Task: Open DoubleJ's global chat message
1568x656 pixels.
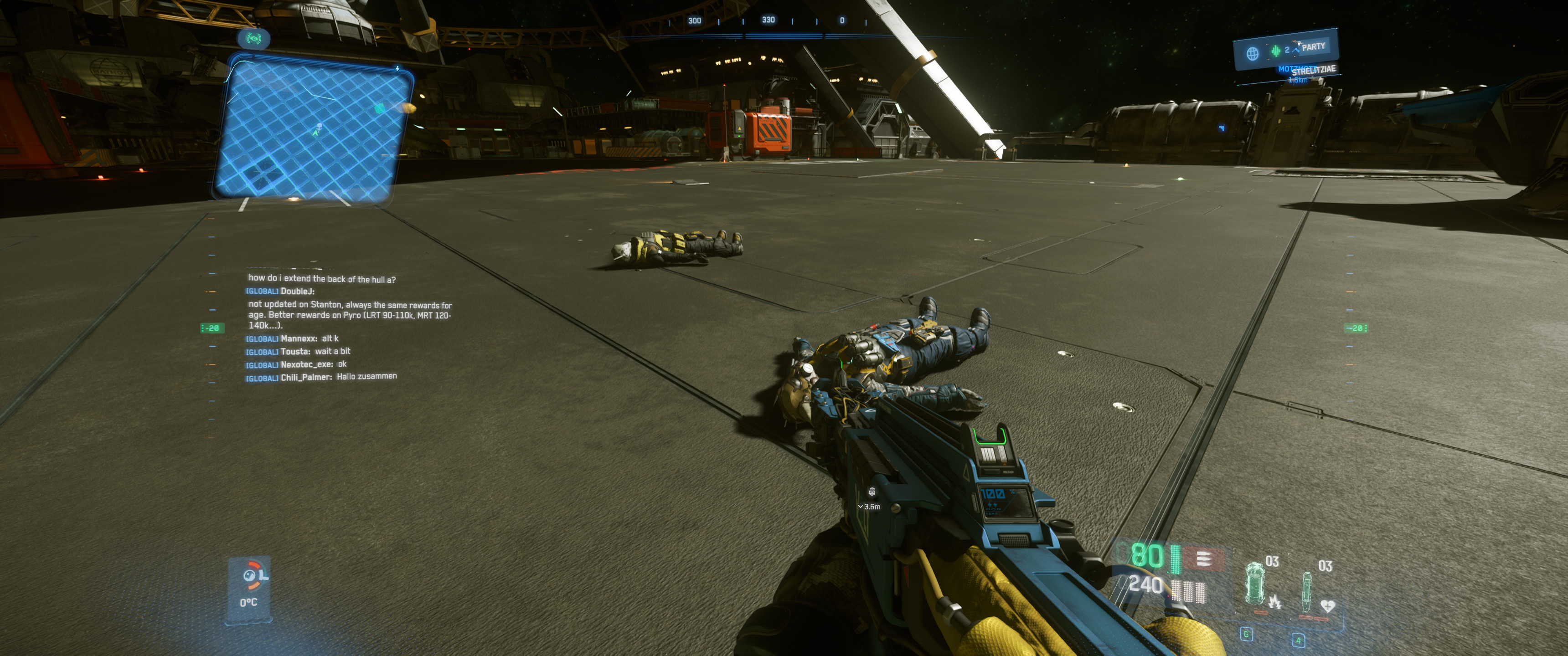Action: [297, 292]
